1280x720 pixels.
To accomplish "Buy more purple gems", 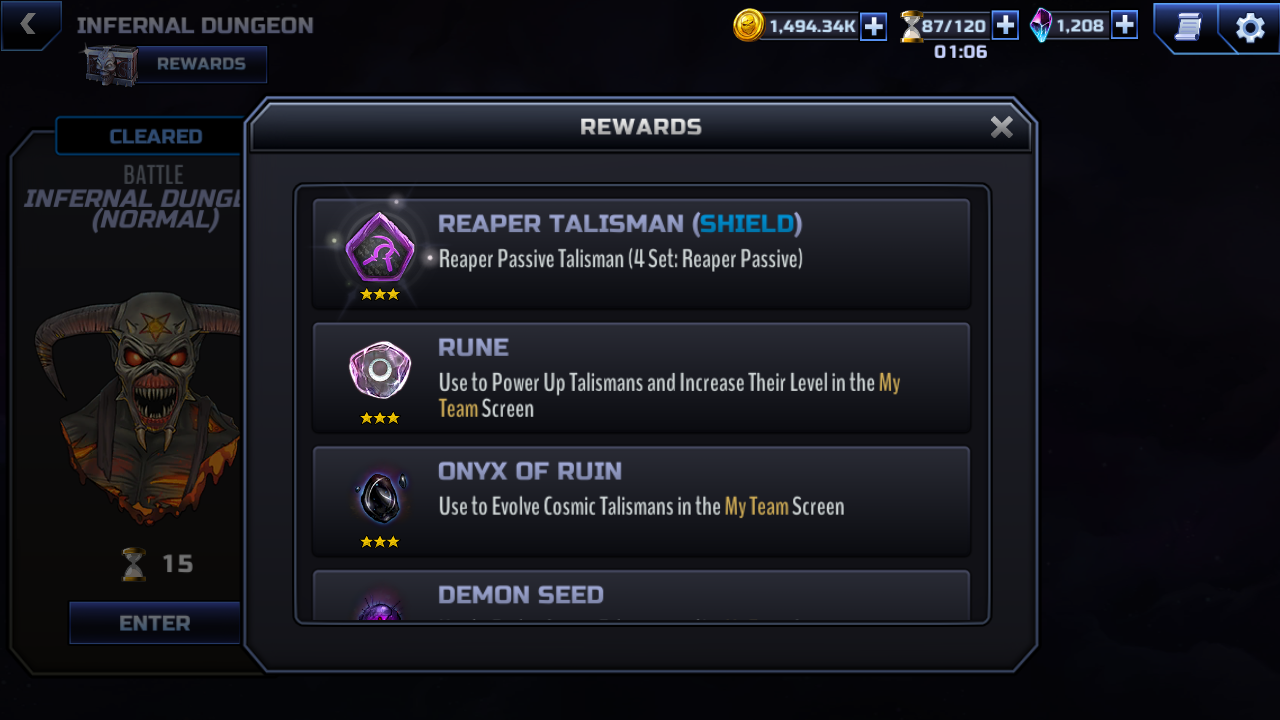I will click(x=1124, y=26).
